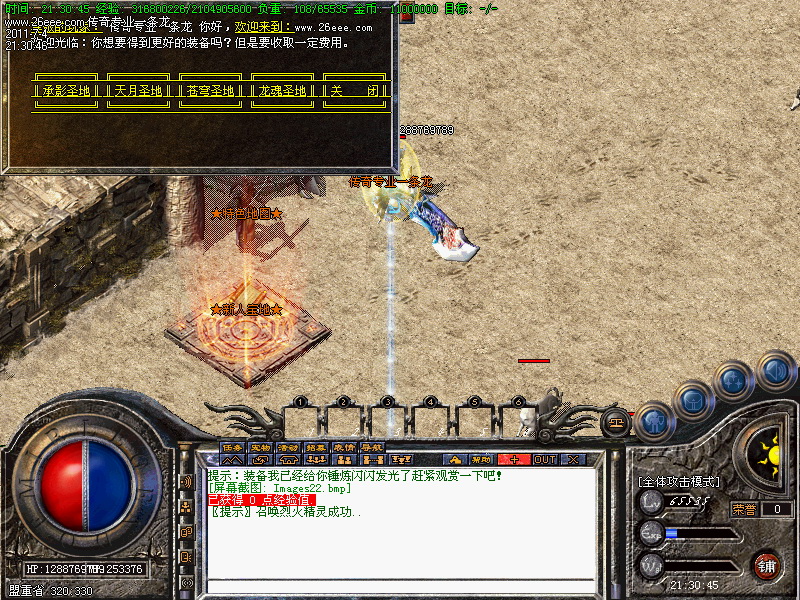
Task: Open the skills round button with sparkles
Action: 735,381
